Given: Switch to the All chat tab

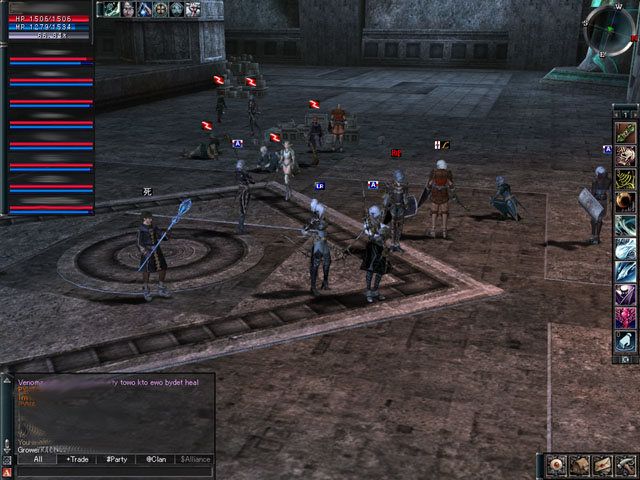Looking at the screenshot, I should [x=37, y=459].
